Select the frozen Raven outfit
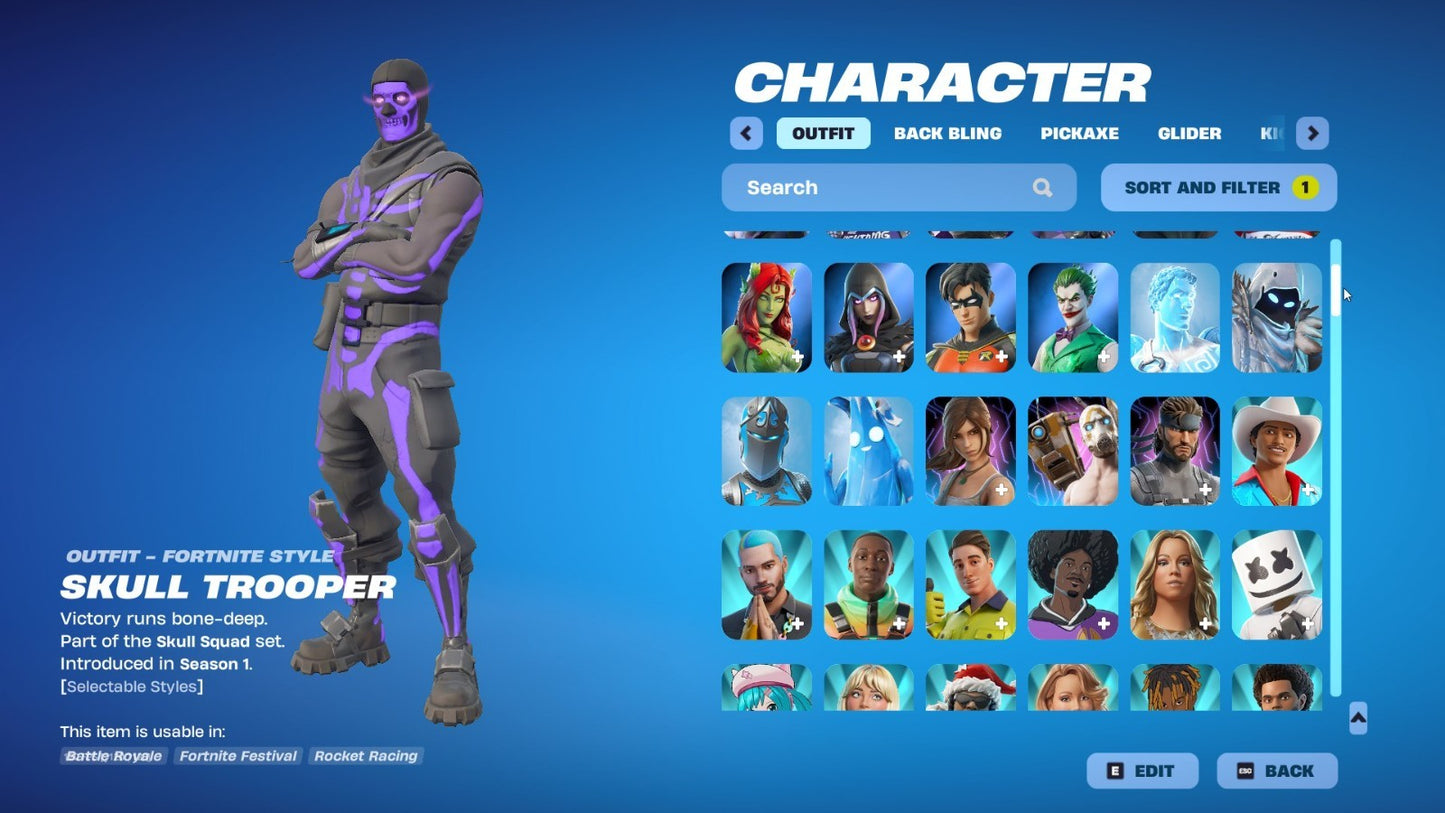This screenshot has height=813, width=1445. (1277, 317)
